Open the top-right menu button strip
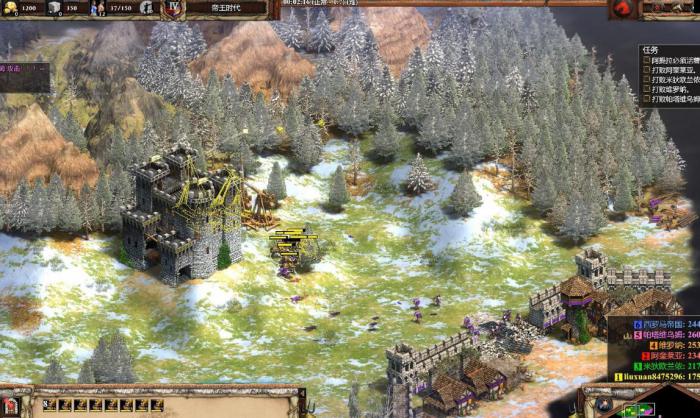The height and width of the screenshot is (418, 700). tap(671, 8)
